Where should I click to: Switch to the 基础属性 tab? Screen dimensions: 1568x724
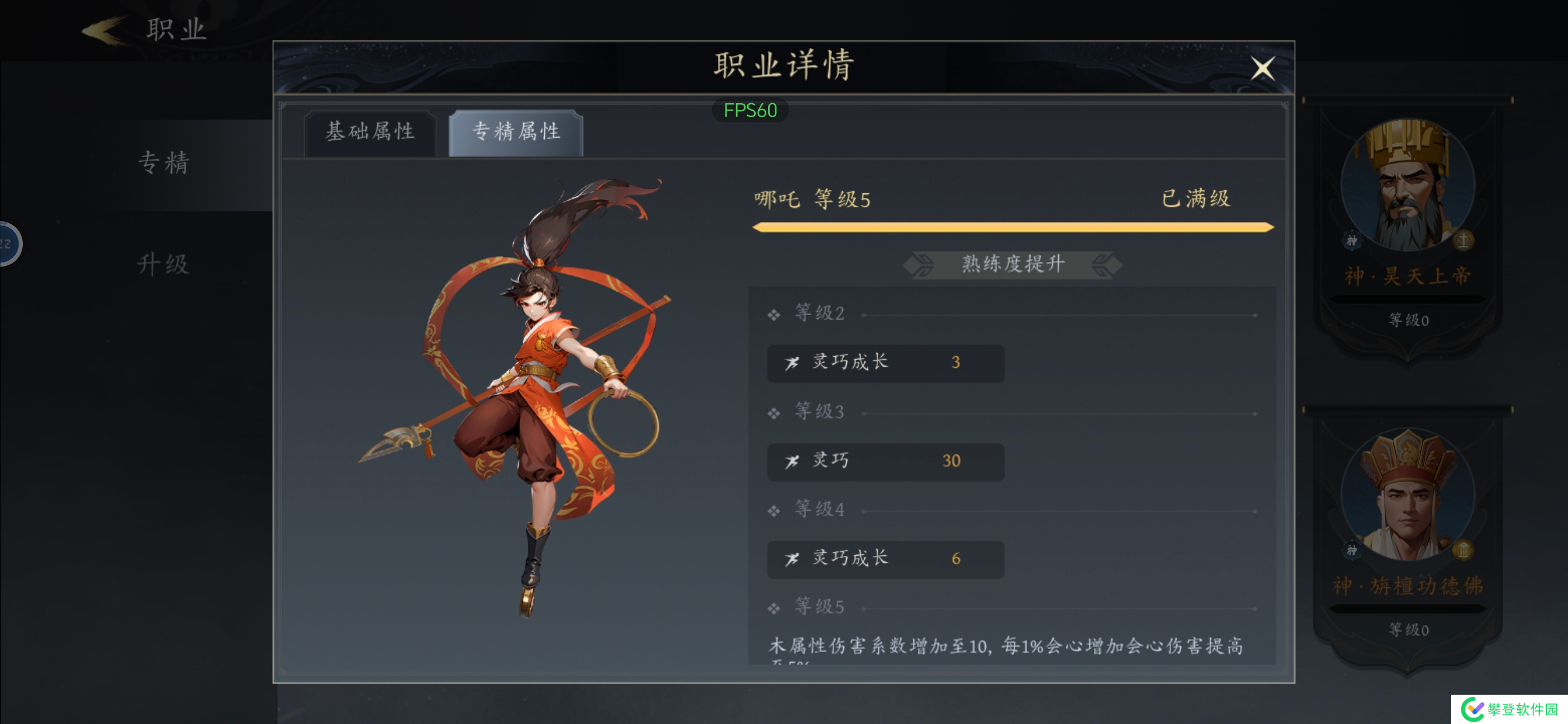[371, 132]
